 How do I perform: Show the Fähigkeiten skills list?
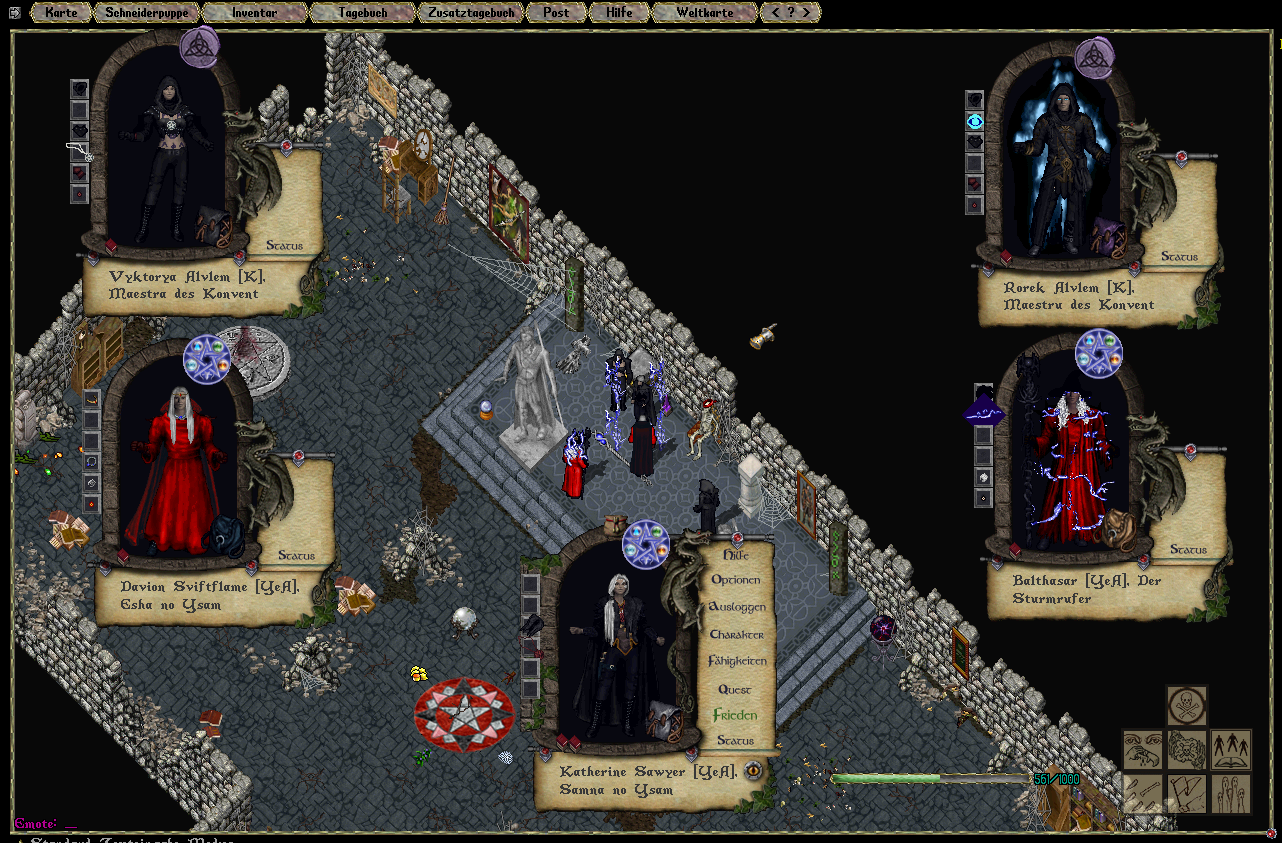pyautogui.click(x=736, y=662)
